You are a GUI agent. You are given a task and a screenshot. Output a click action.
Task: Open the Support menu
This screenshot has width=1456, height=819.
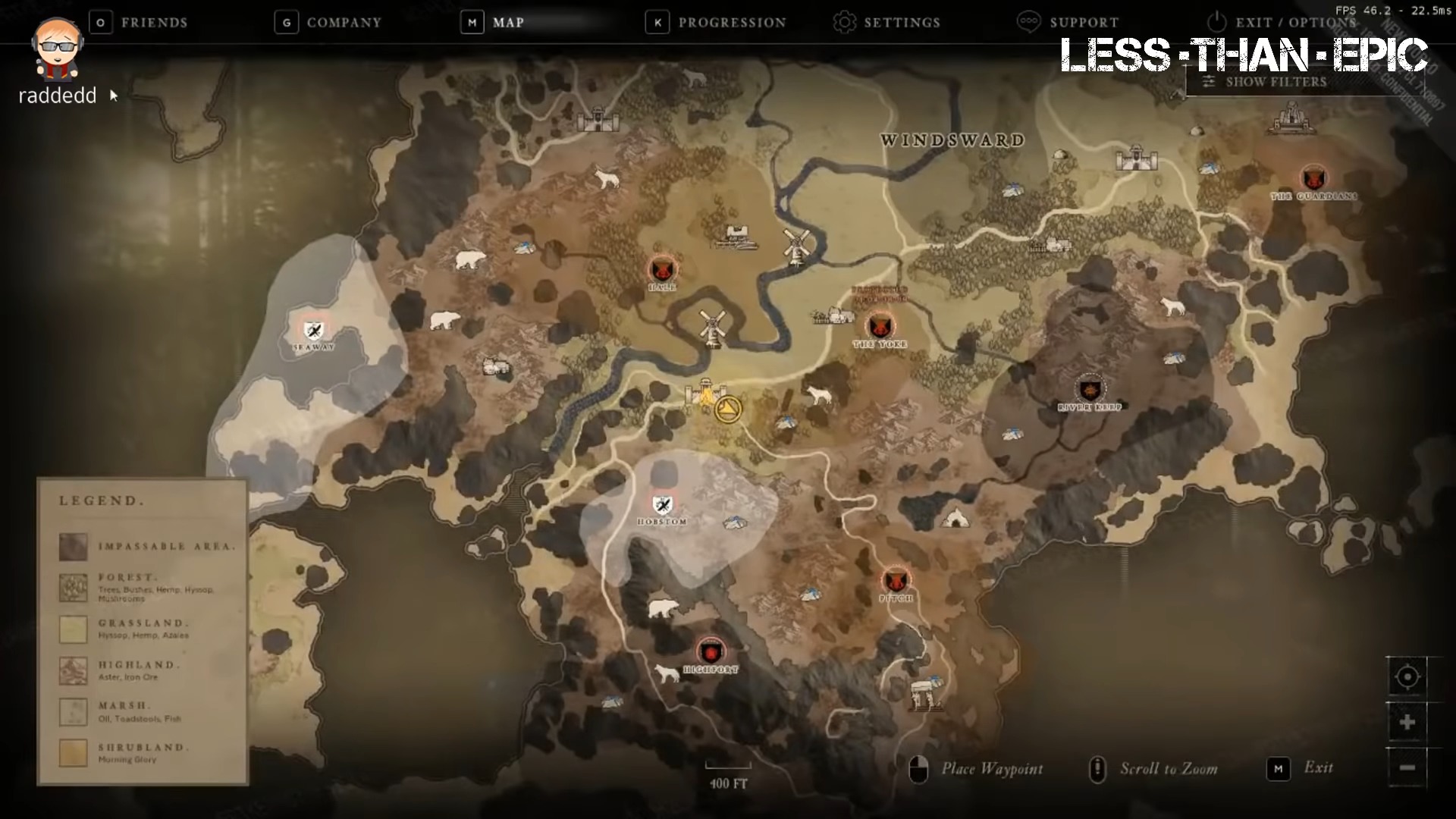(1069, 23)
